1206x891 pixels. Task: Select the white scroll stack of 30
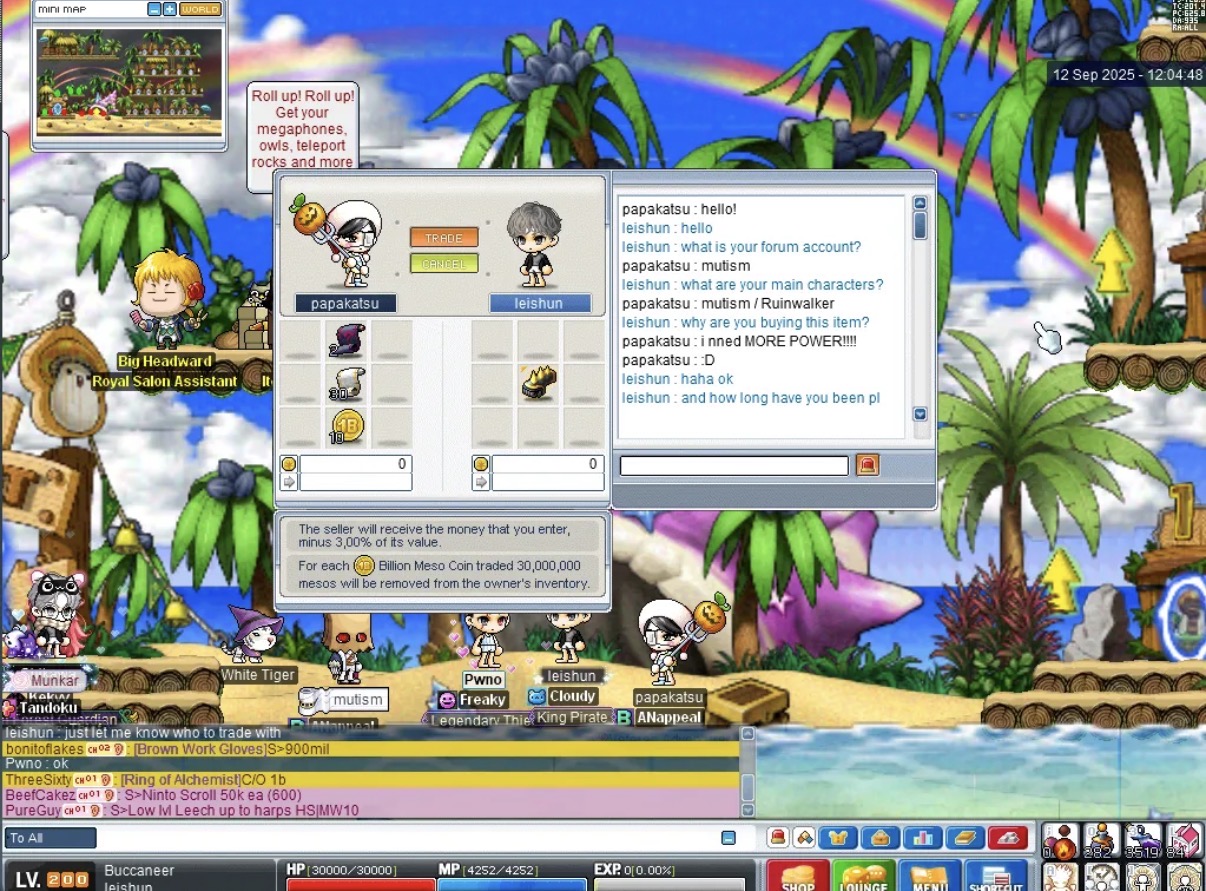coord(345,384)
